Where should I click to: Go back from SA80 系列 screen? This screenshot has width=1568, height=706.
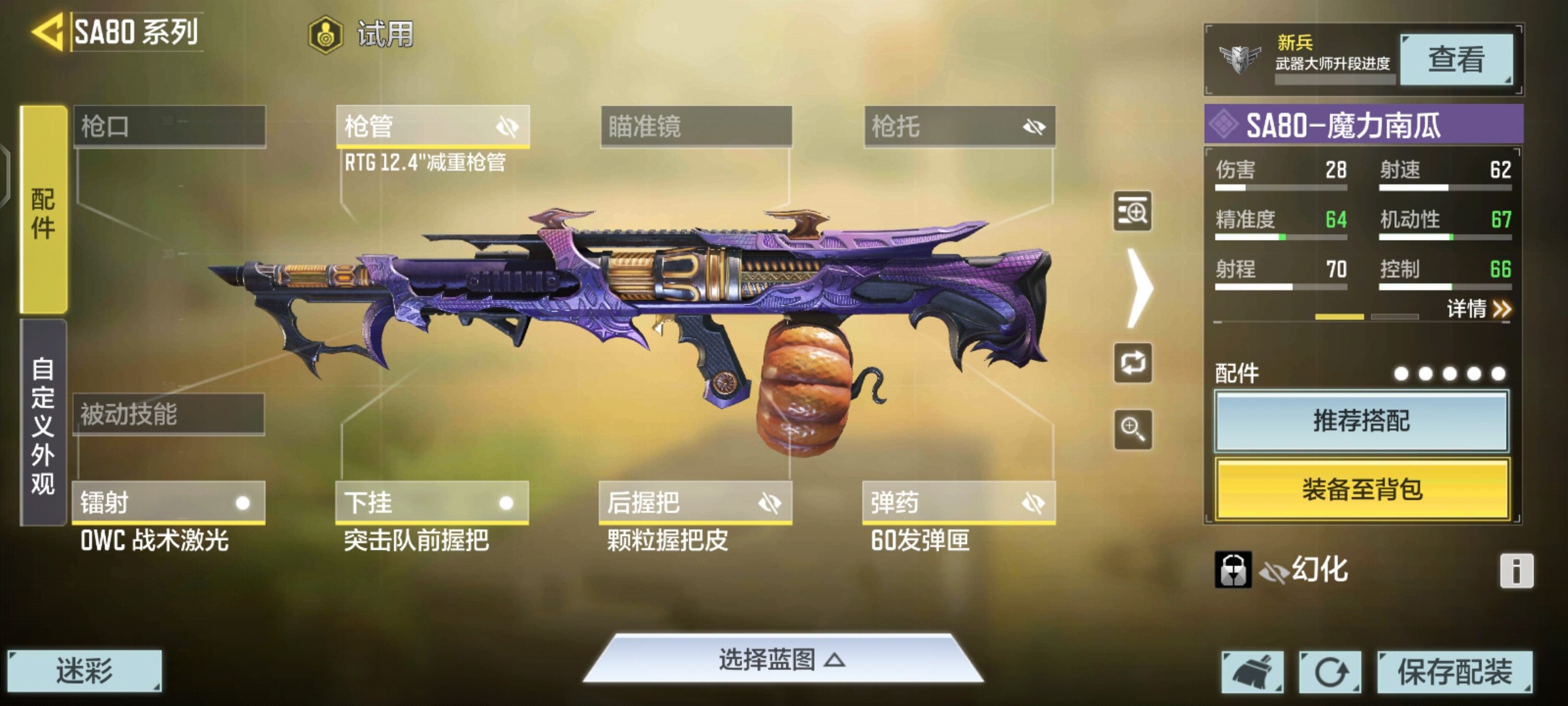pos(47,31)
